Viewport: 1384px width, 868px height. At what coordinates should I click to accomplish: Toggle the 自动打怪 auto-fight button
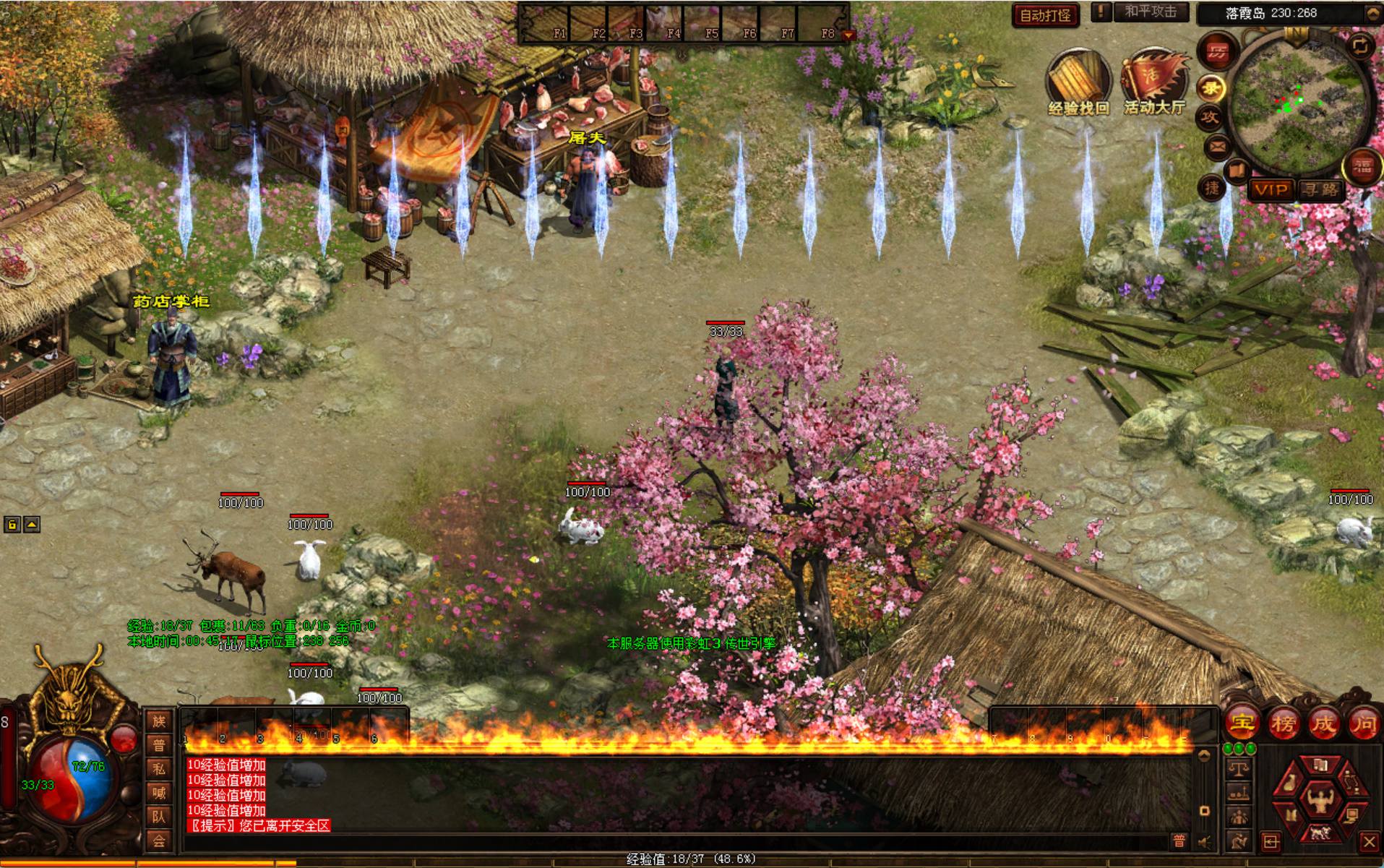pos(1045,15)
